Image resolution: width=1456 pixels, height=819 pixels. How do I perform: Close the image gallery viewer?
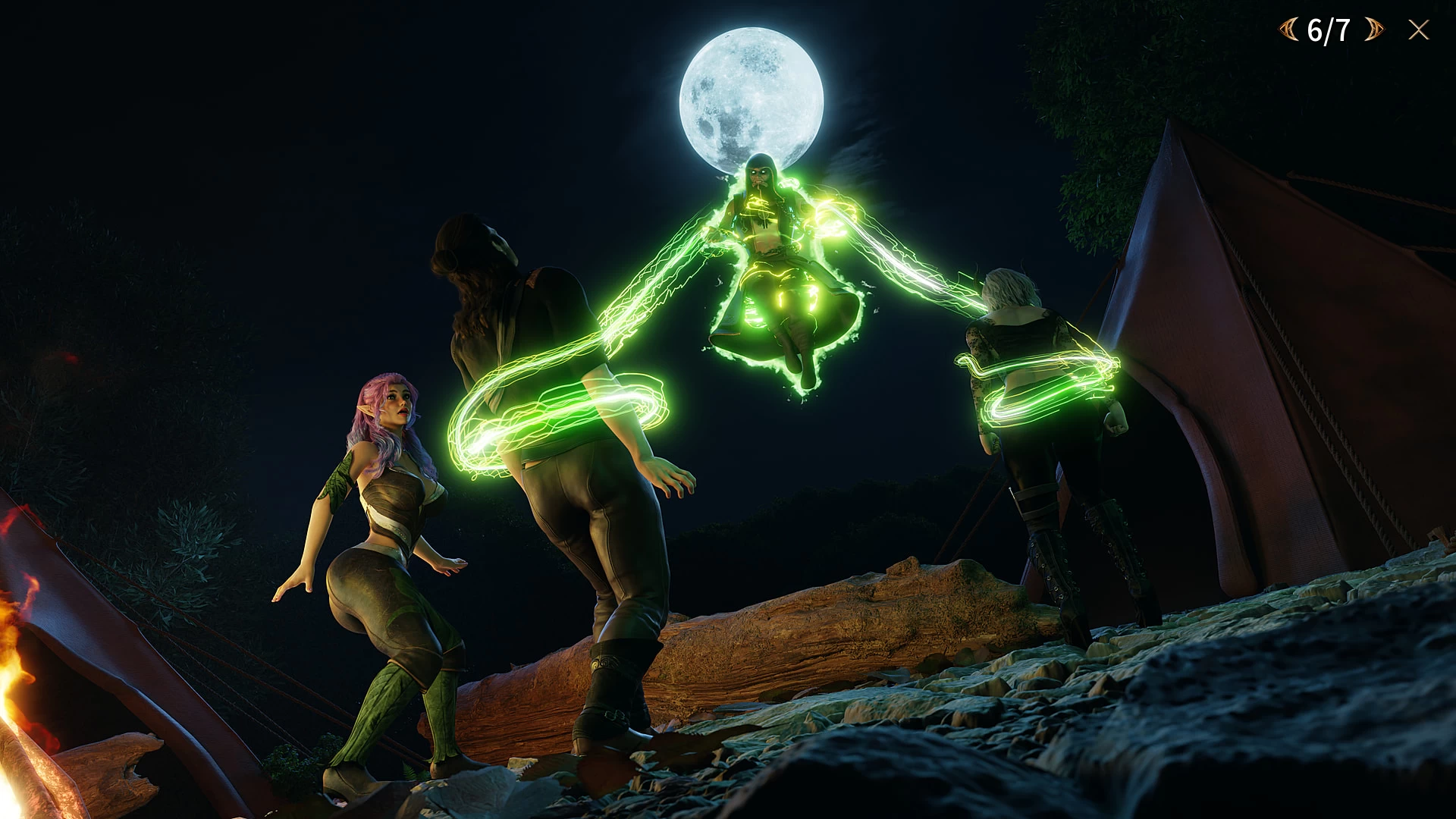[1419, 30]
